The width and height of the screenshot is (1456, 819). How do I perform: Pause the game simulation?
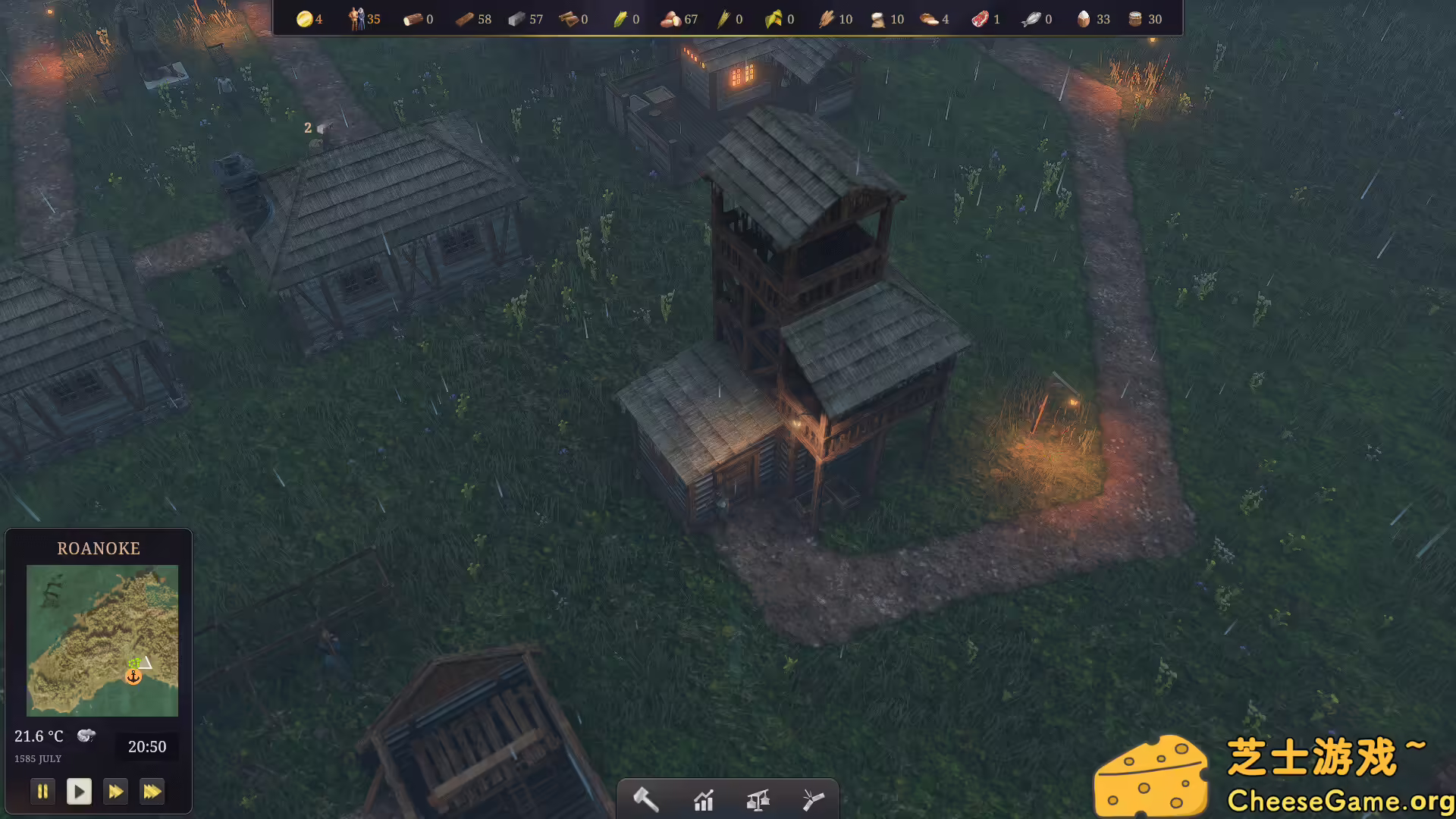[x=43, y=791]
